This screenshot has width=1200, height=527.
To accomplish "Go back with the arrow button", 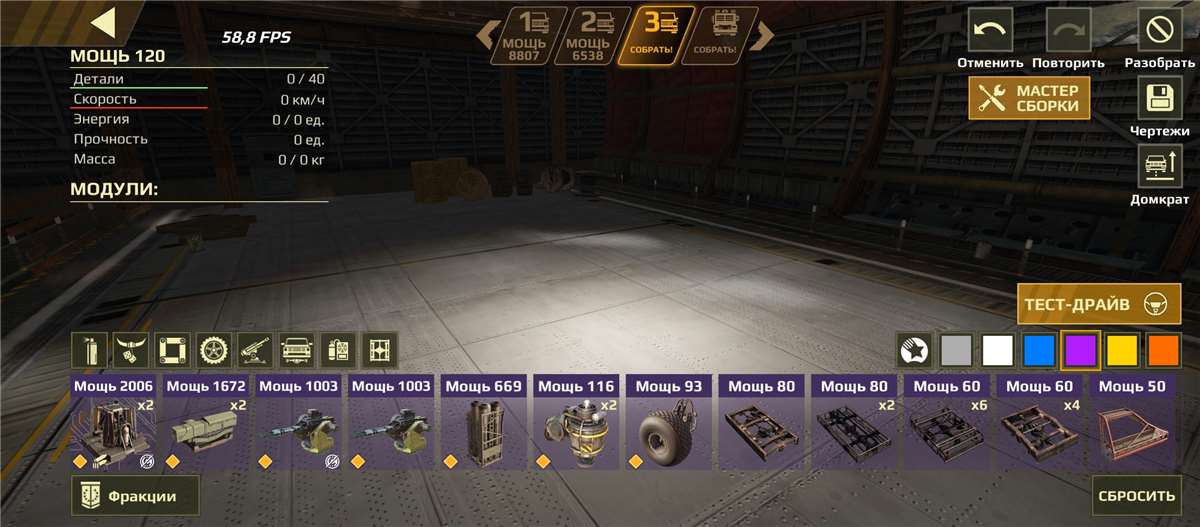I will (103, 23).
